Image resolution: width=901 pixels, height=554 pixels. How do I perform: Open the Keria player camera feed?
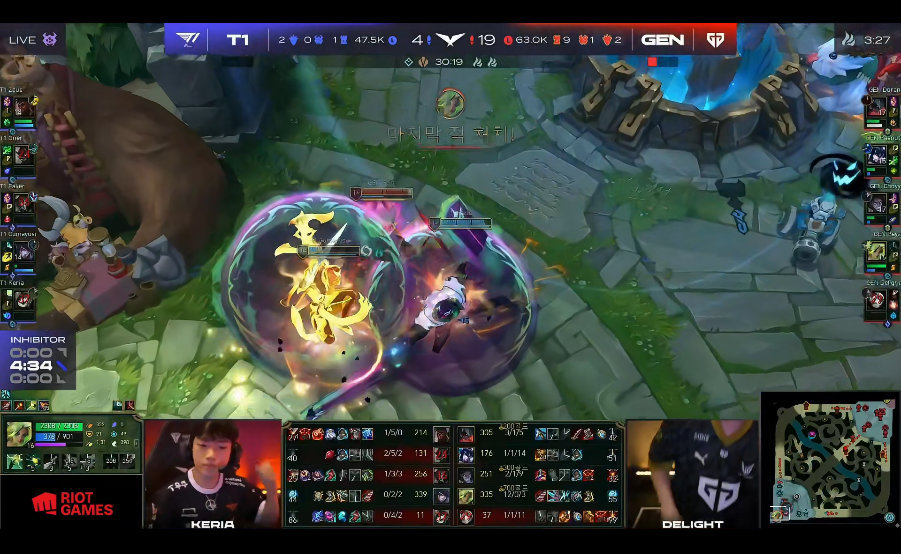pos(212,470)
